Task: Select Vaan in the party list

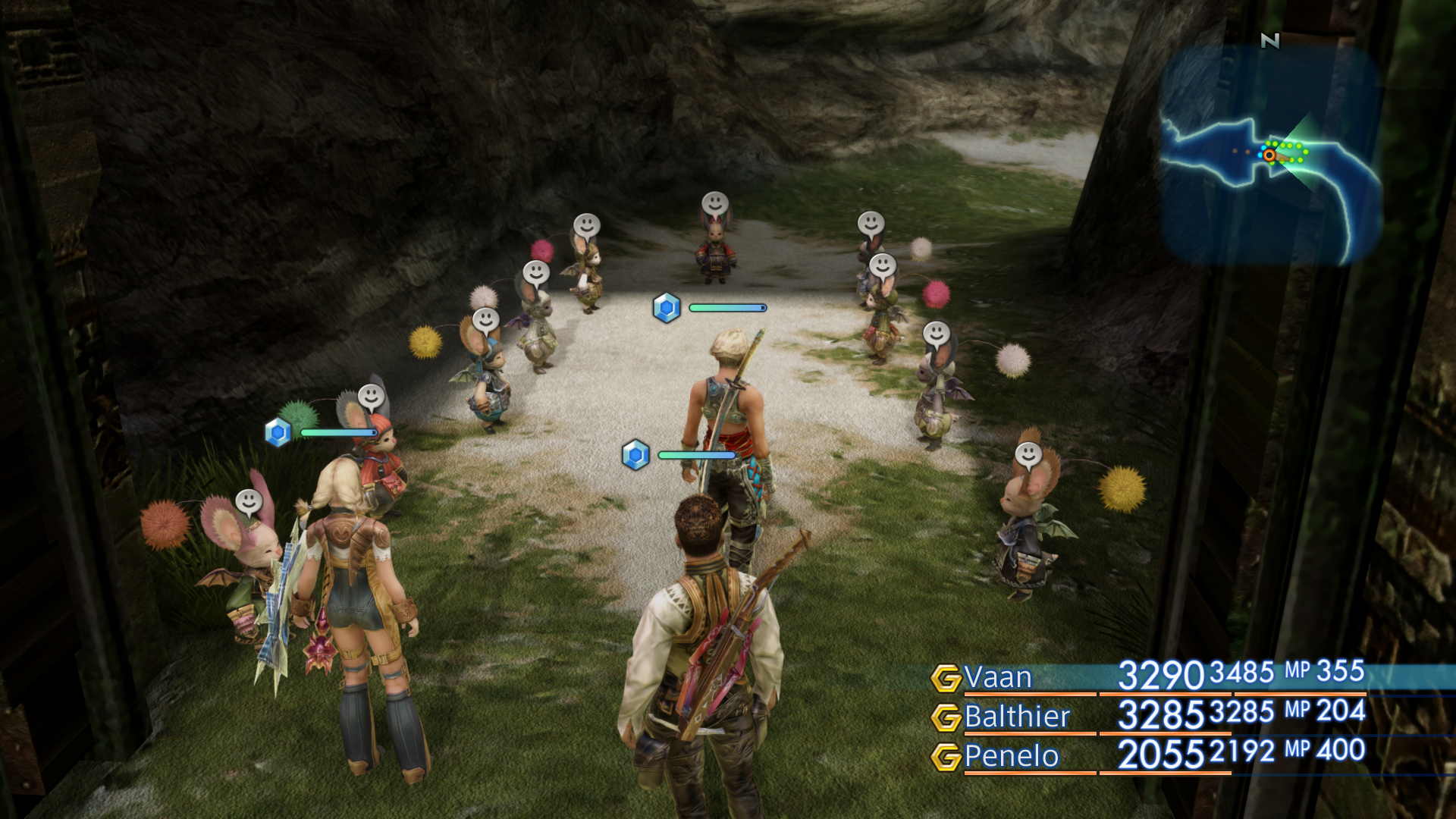Action: pos(998,677)
